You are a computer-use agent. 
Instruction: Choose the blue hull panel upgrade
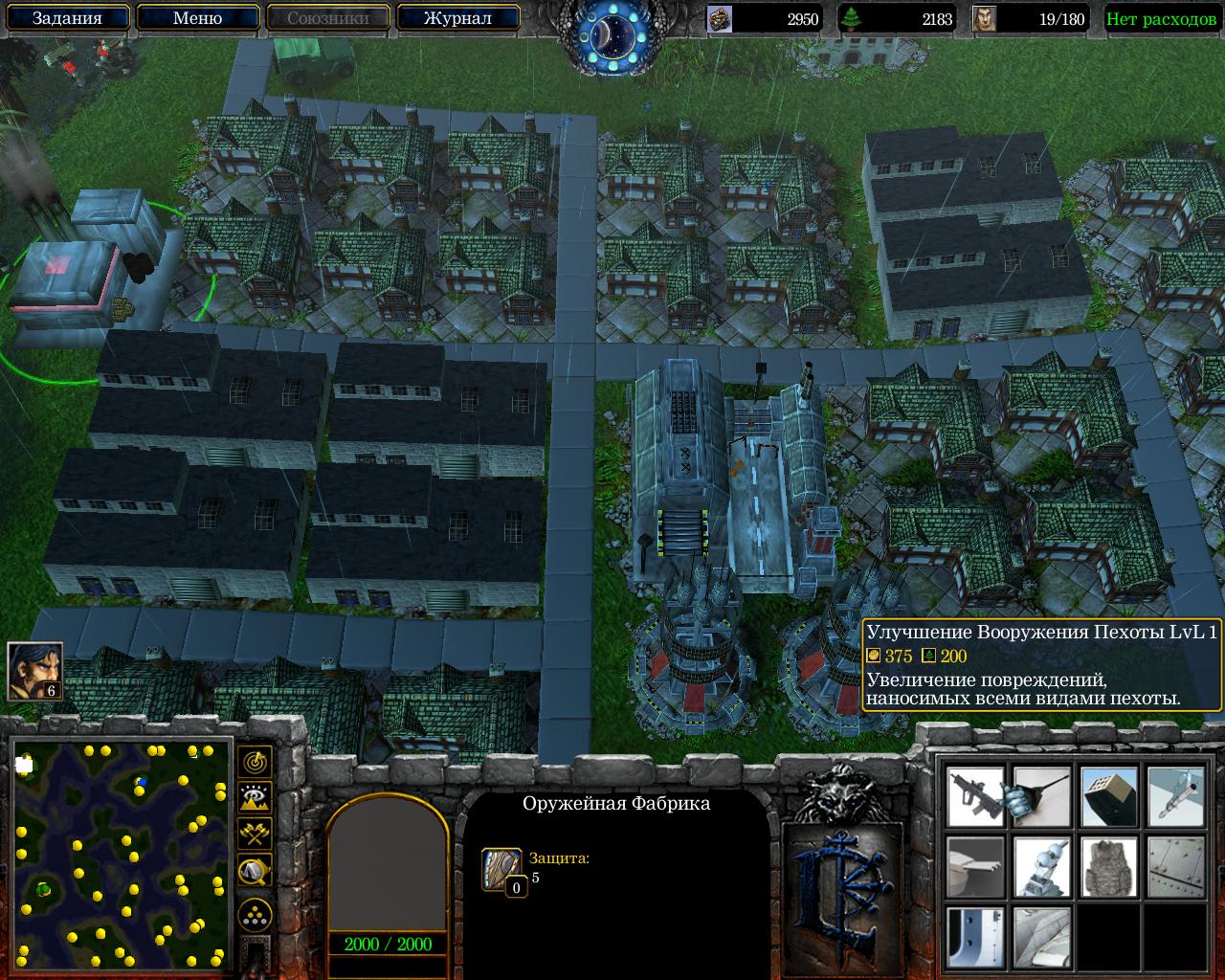(x=975, y=935)
